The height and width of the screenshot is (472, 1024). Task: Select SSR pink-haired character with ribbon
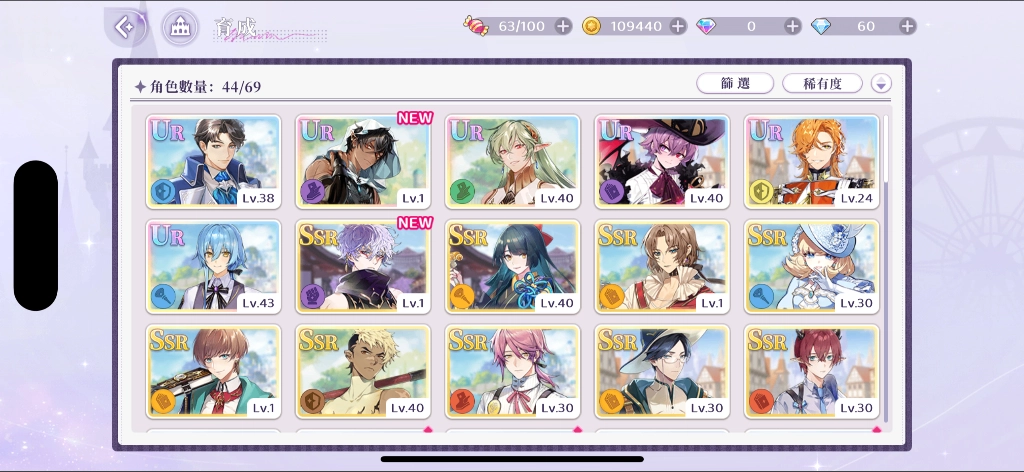coord(512,371)
